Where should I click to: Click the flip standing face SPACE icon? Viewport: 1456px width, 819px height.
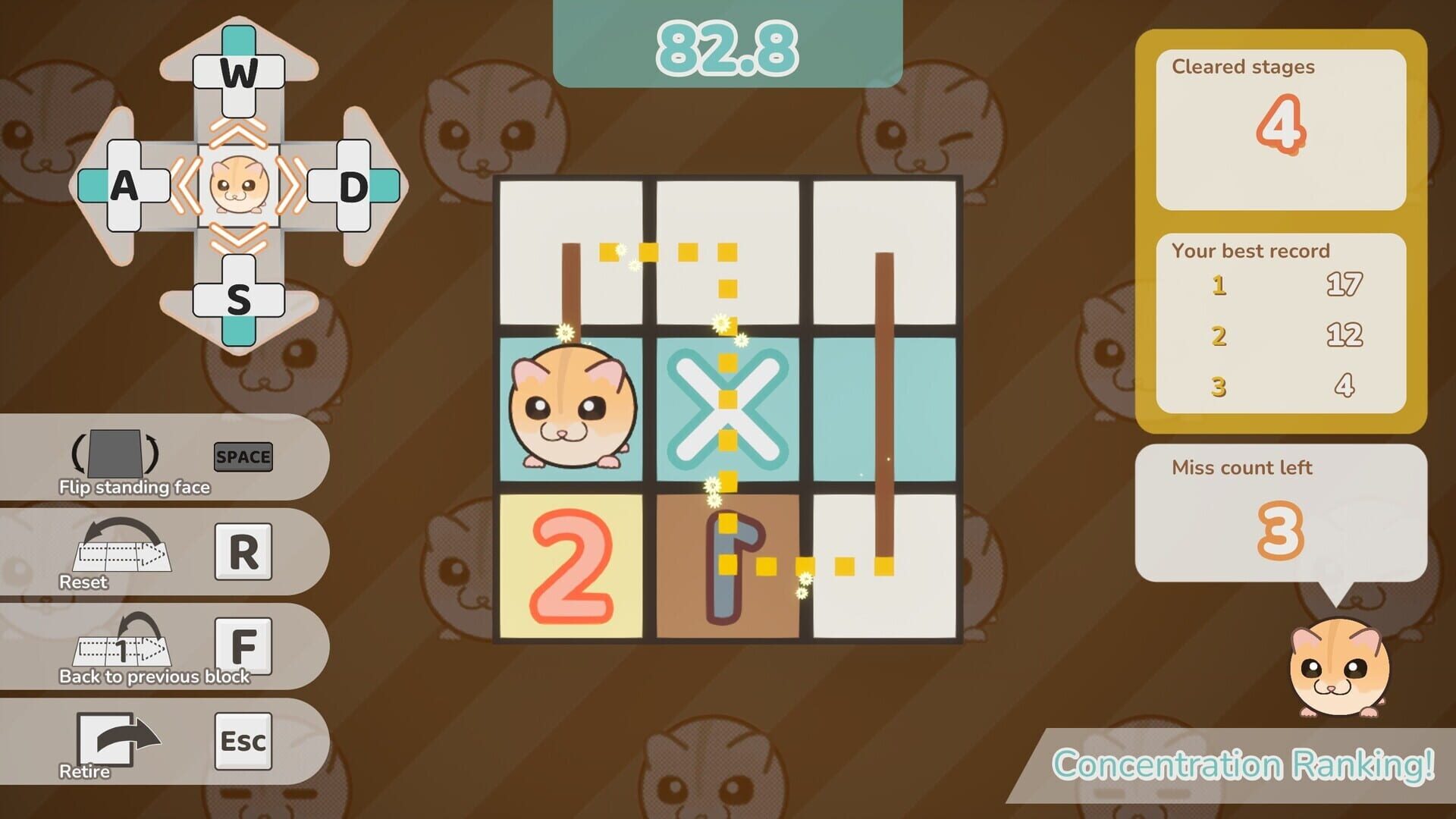click(x=243, y=457)
